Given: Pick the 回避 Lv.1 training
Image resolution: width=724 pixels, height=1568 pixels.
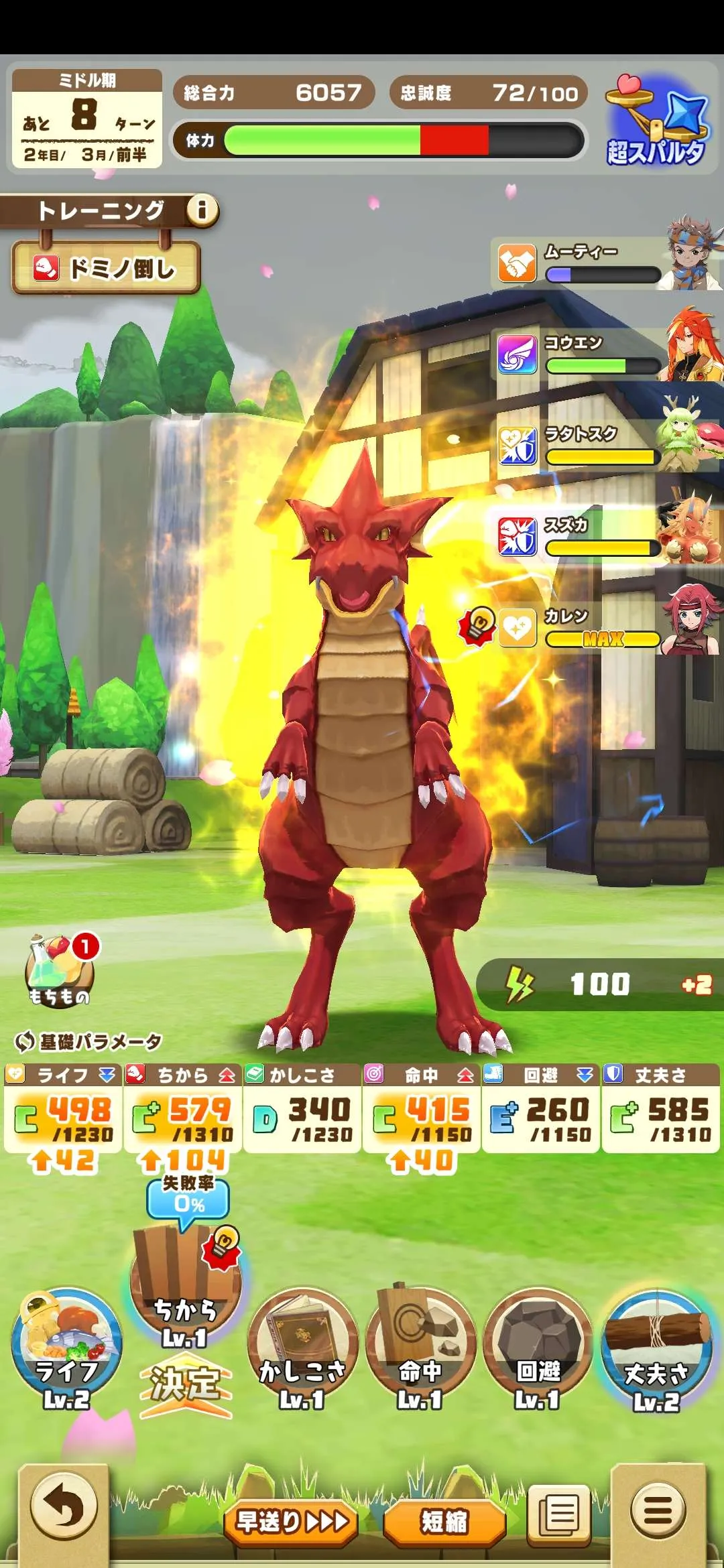Looking at the screenshot, I should point(538,1347).
